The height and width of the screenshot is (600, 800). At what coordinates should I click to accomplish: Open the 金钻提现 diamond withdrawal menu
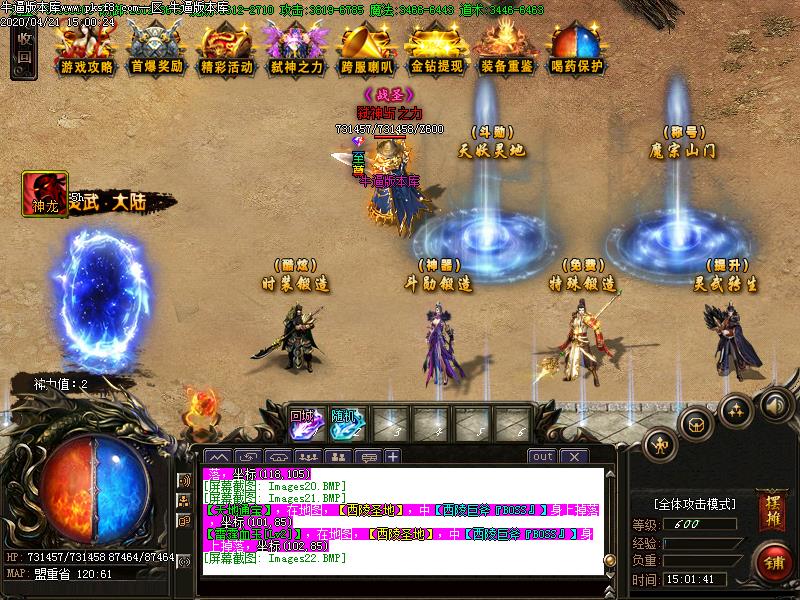pyautogui.click(x=437, y=50)
